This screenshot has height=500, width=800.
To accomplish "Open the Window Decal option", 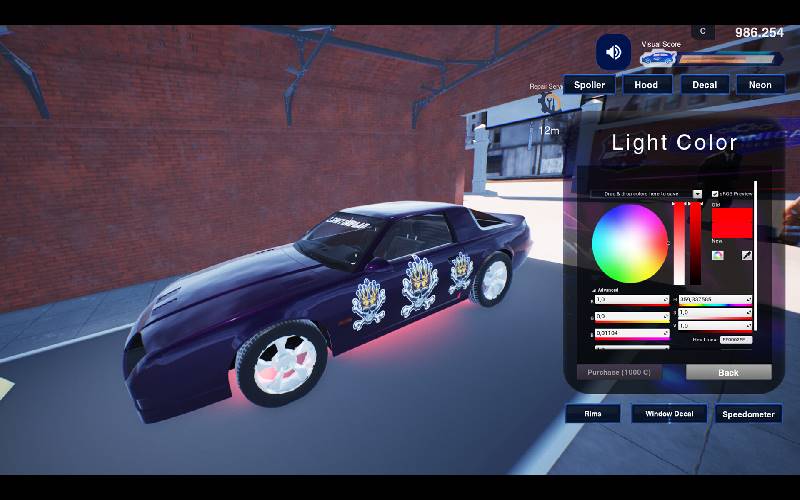I will (x=669, y=413).
